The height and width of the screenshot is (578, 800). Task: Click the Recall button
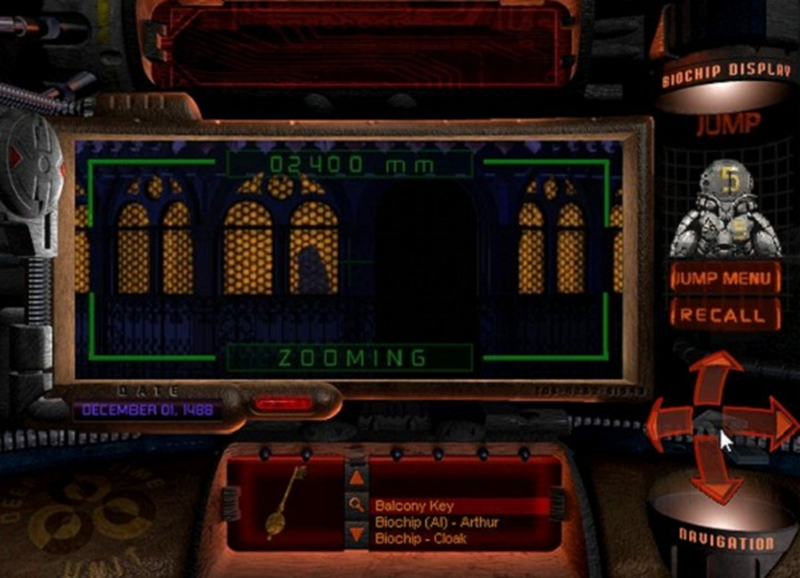pos(725,316)
